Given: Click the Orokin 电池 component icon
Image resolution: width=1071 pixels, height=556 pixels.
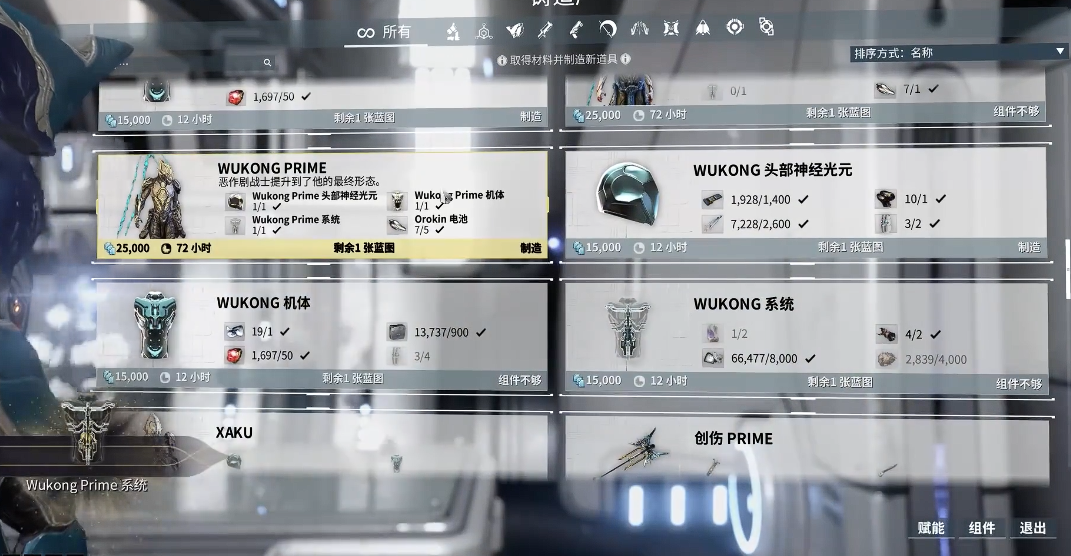Looking at the screenshot, I should click(x=398, y=225).
